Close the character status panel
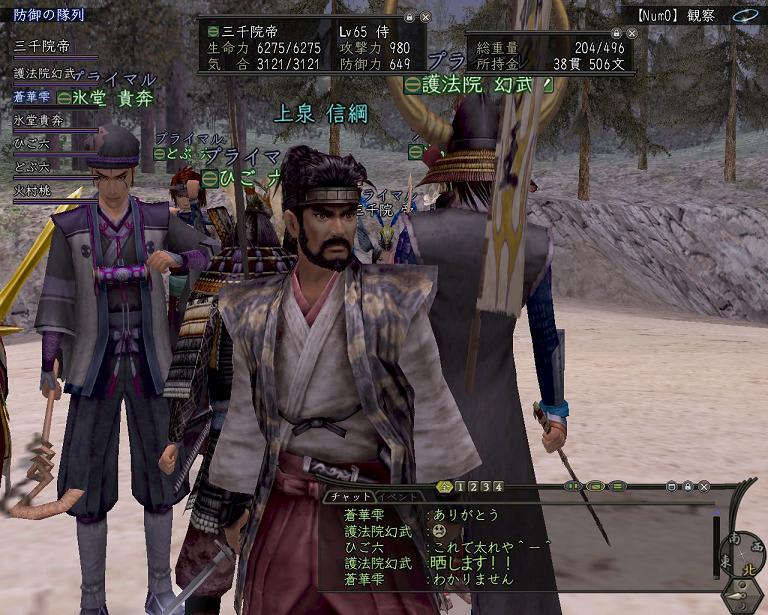Viewport: 768px width, 615px height. click(x=425, y=18)
